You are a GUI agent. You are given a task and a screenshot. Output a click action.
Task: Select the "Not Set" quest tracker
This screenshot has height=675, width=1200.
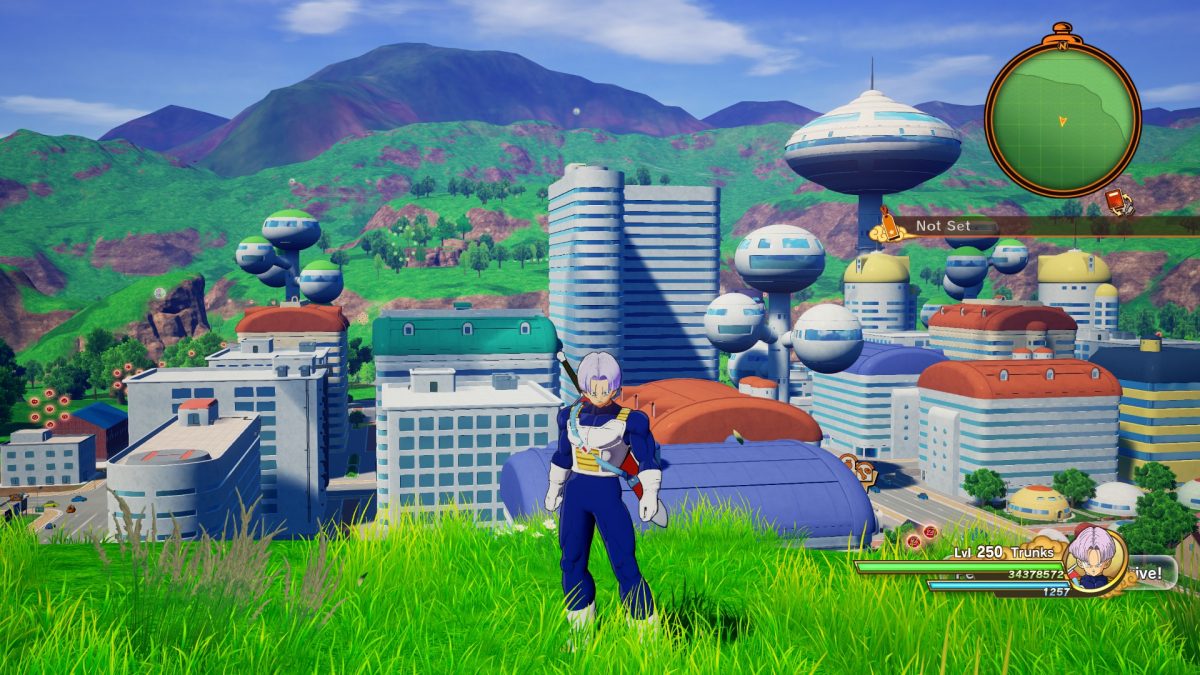[x=943, y=226]
